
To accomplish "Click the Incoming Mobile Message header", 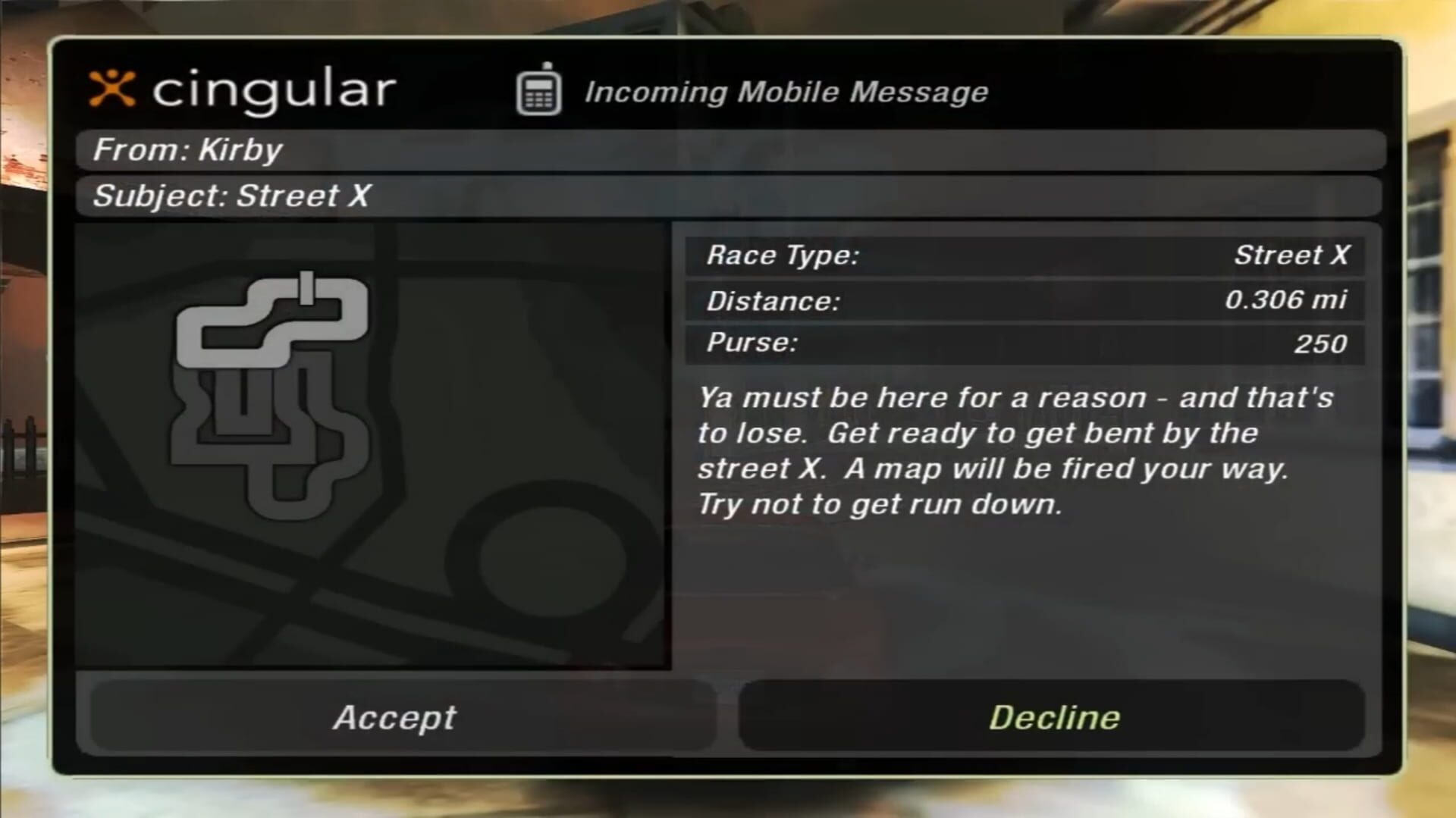I will 786,91.
